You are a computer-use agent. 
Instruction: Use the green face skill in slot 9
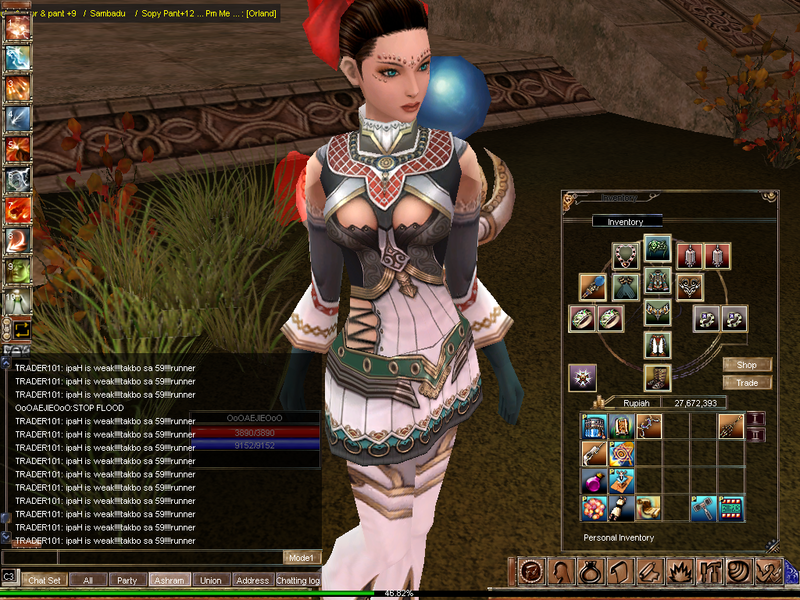(18, 270)
